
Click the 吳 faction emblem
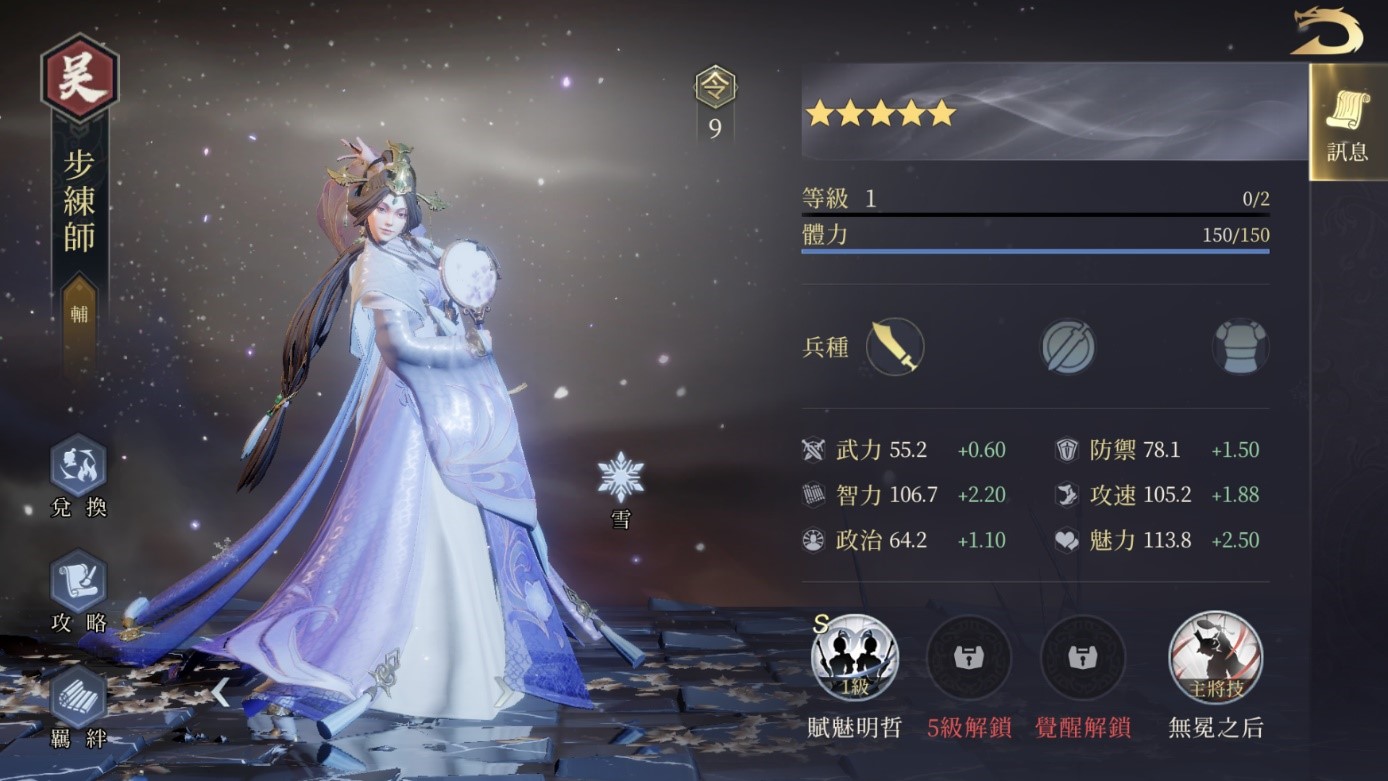tap(80, 78)
